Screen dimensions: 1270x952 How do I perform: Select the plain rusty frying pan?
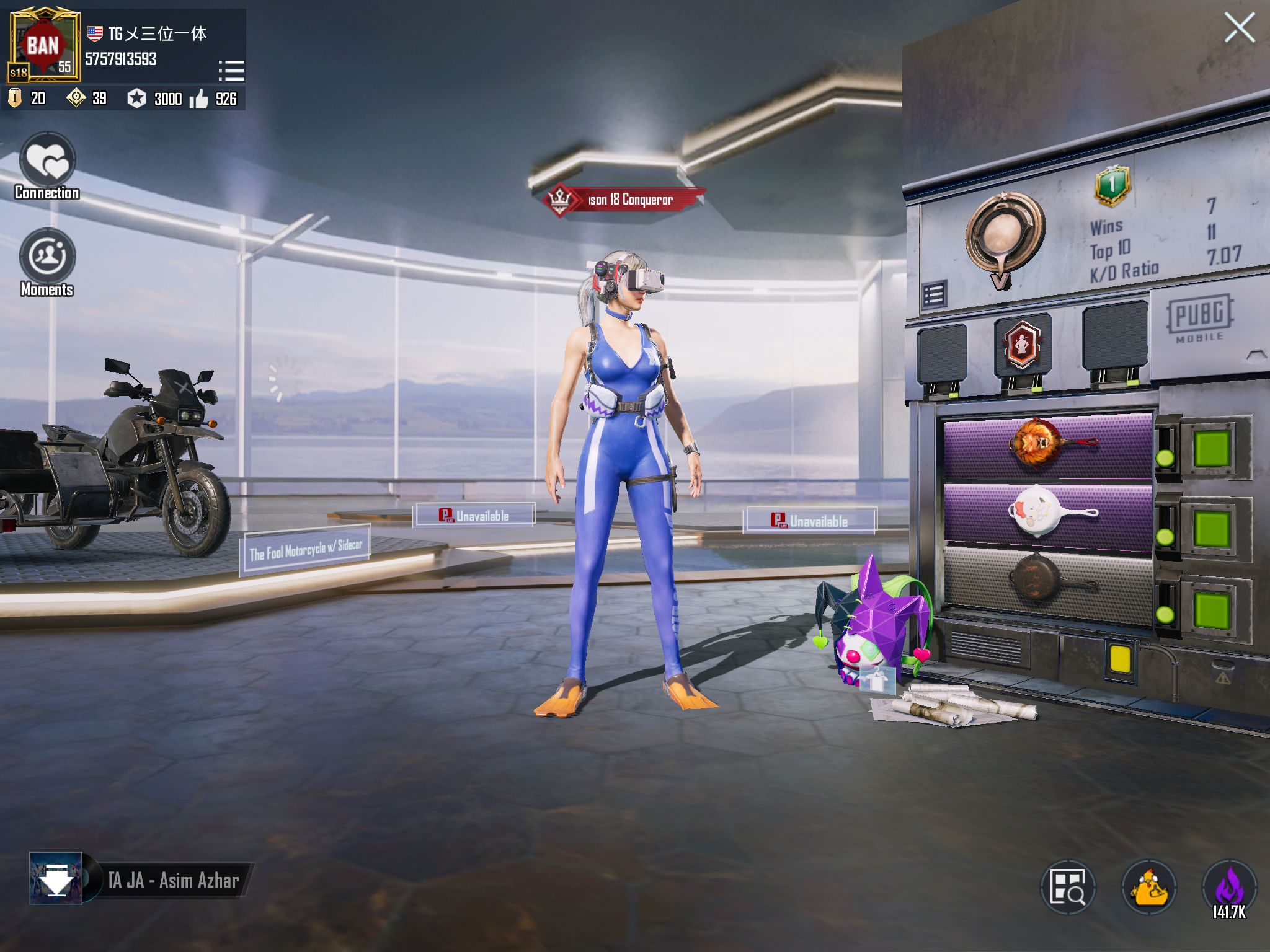[1048, 581]
